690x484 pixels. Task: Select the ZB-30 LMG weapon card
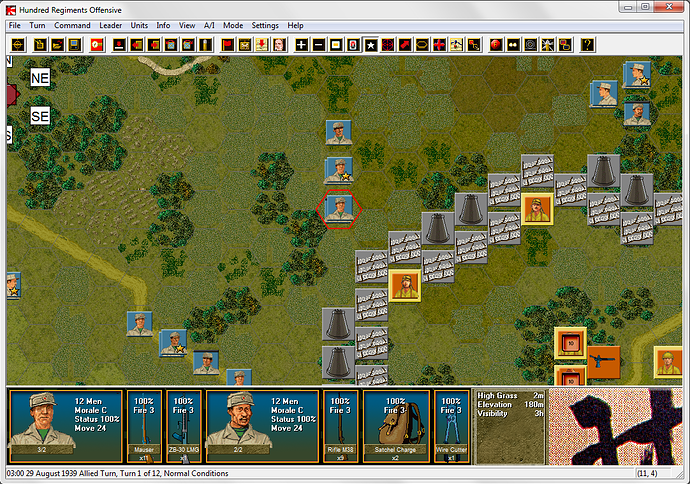coord(183,427)
